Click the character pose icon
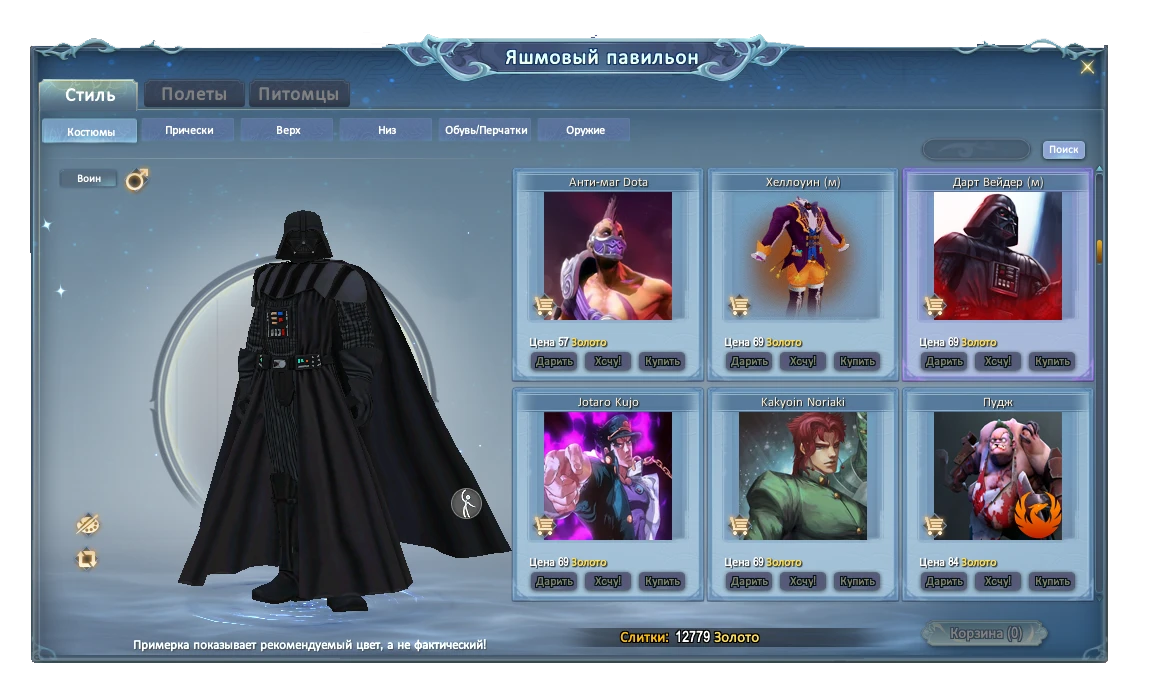 coord(466,503)
